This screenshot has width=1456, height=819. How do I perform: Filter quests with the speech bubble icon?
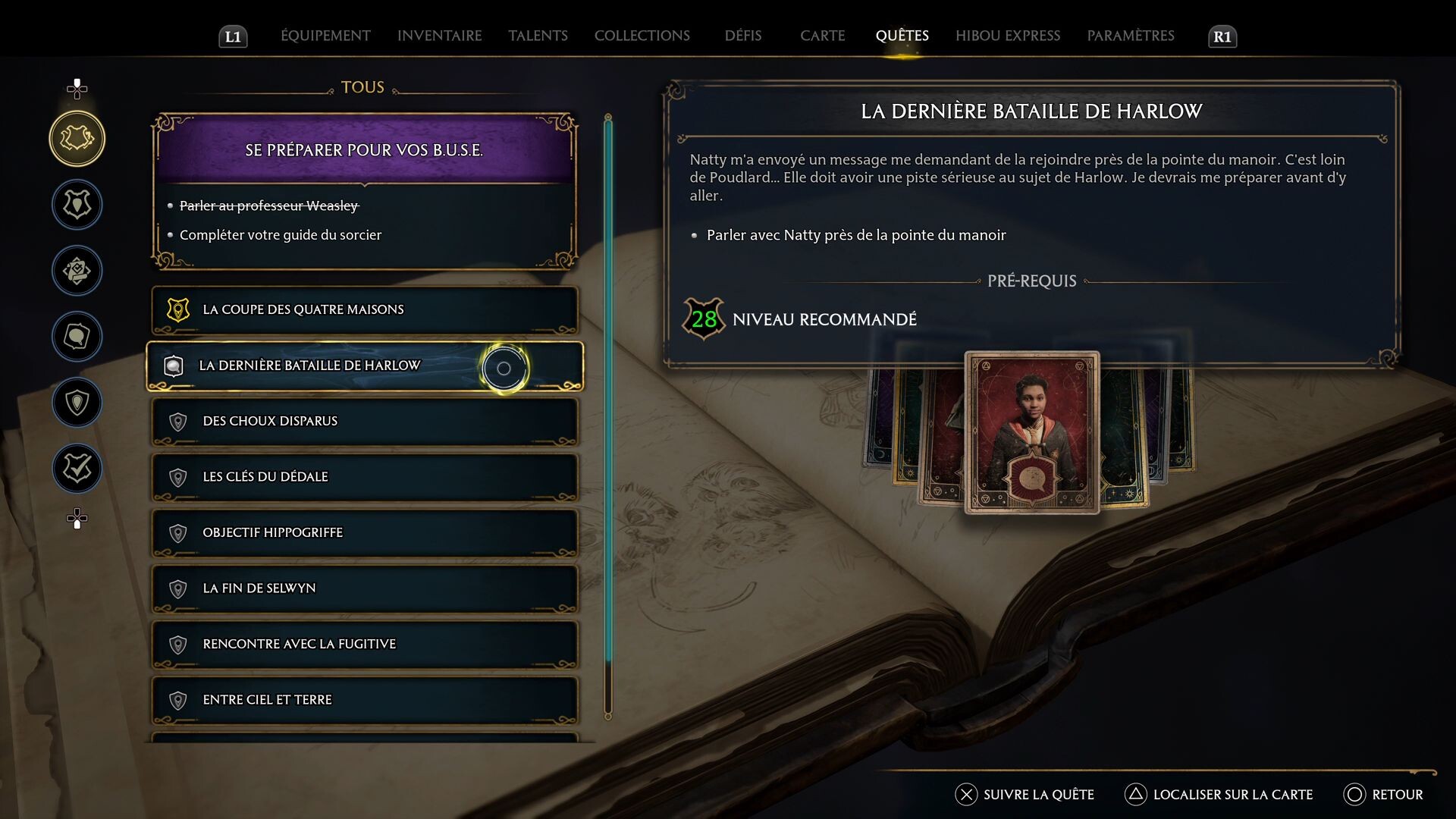(77, 337)
